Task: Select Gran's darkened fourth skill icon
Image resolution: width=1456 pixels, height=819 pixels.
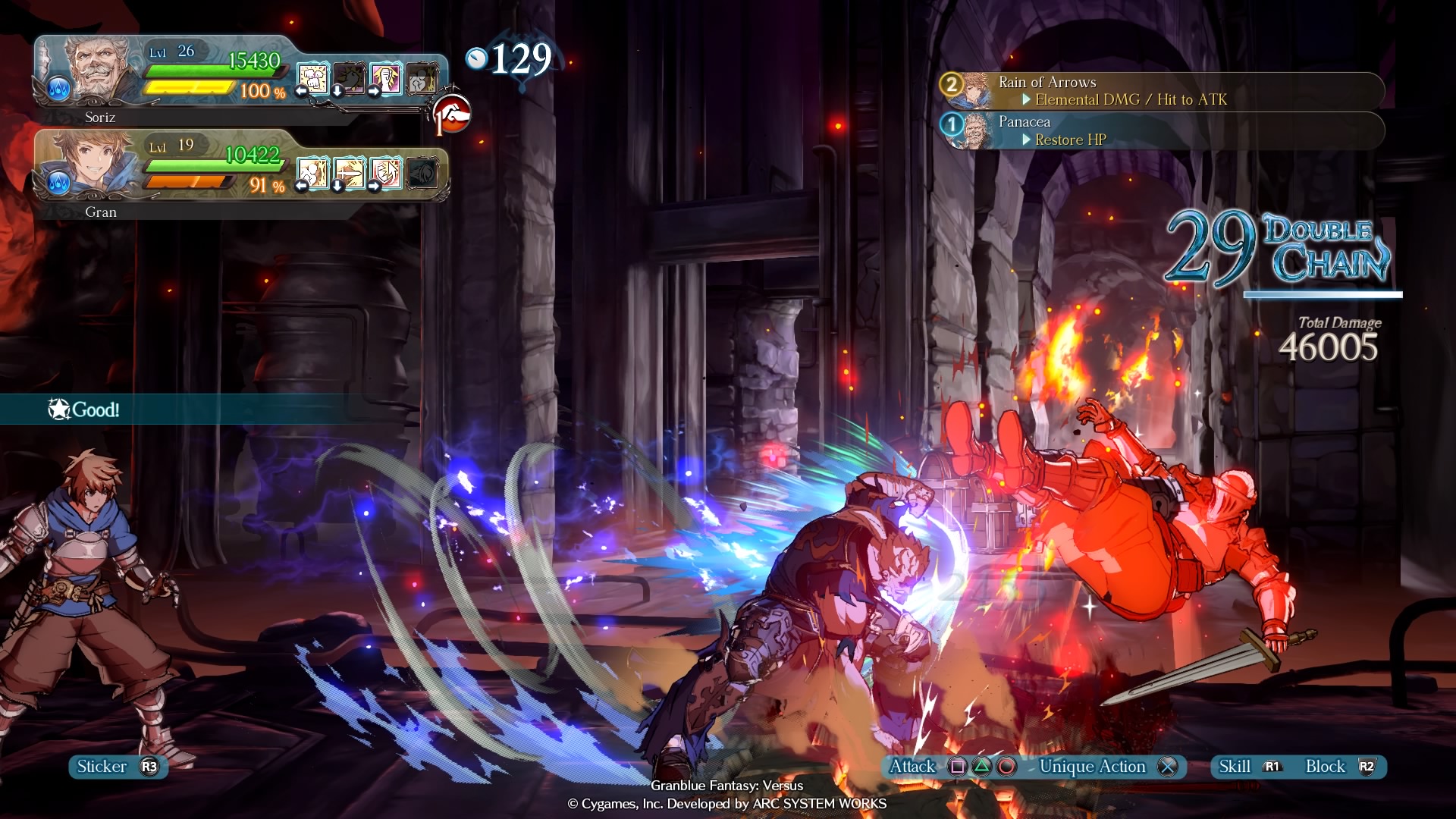Action: [422, 173]
